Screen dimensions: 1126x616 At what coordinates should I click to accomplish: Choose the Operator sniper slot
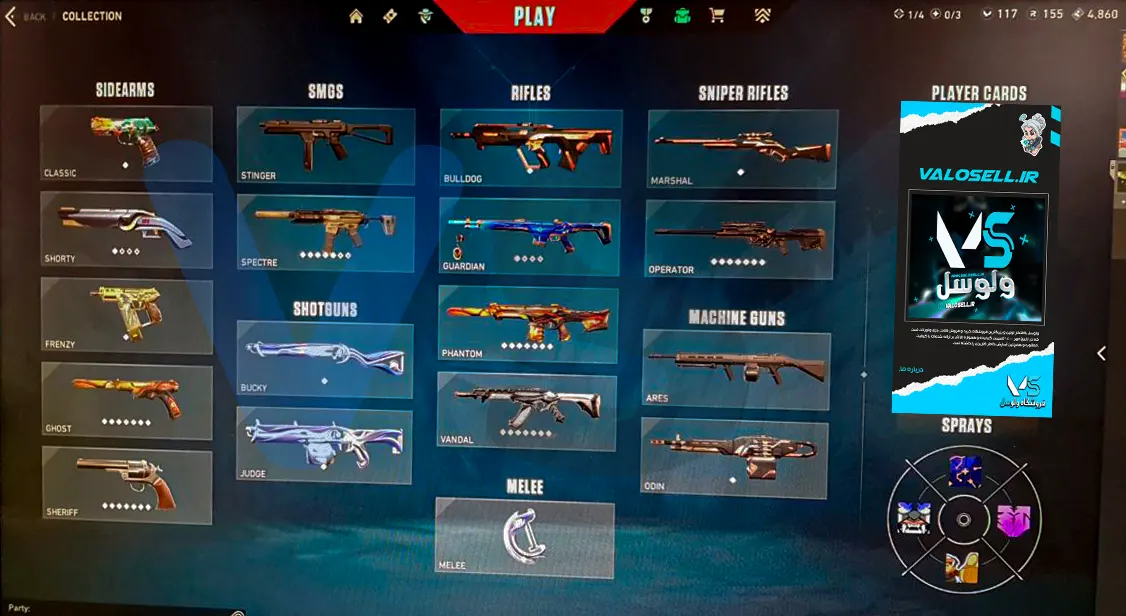point(740,239)
